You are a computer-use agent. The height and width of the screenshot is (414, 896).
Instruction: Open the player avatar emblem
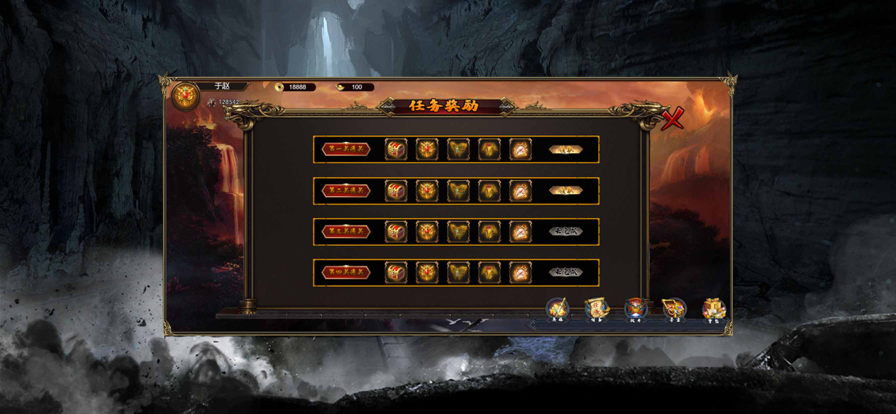tap(185, 96)
